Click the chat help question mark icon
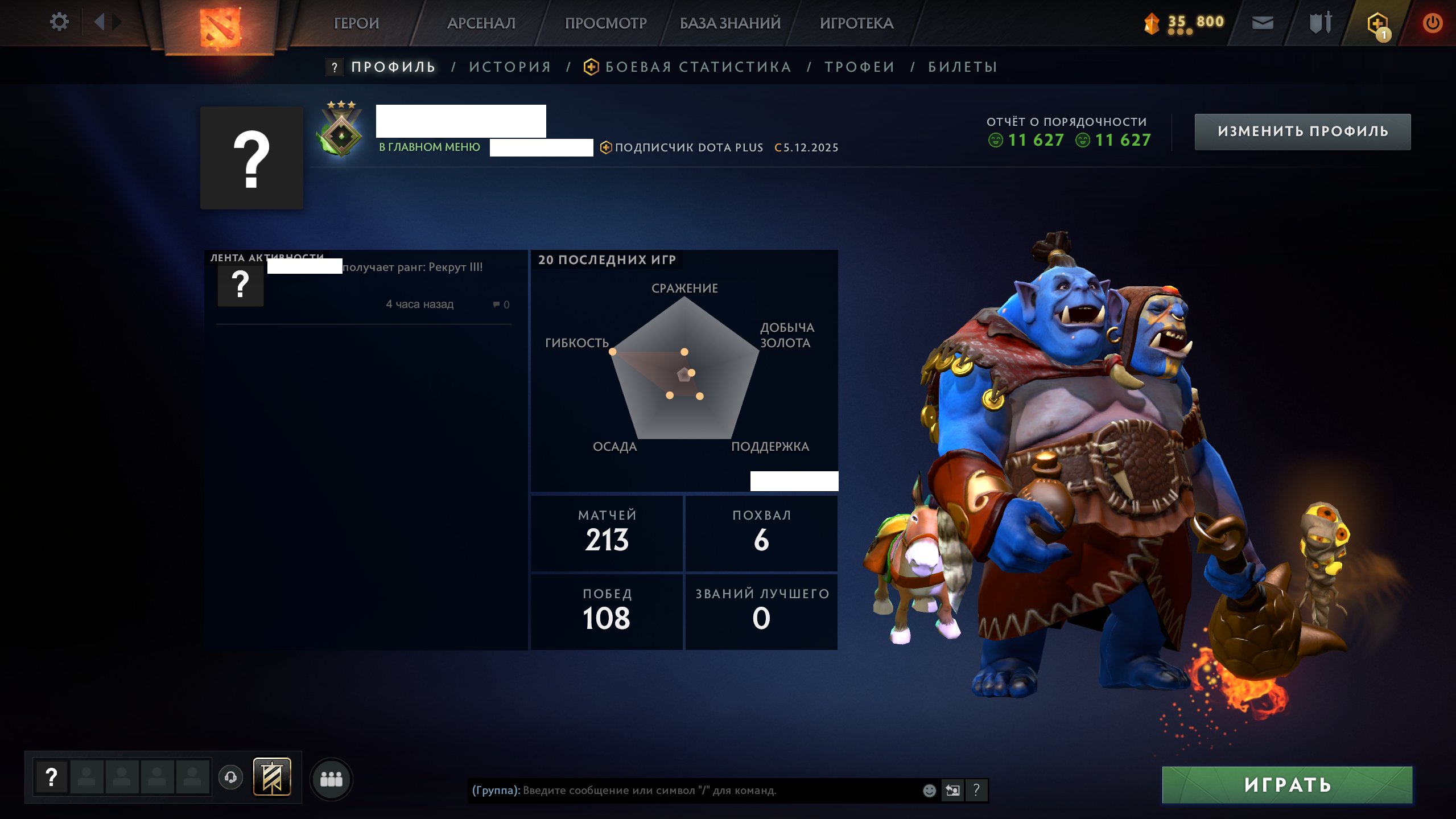The width and height of the screenshot is (1456, 819). click(x=977, y=789)
